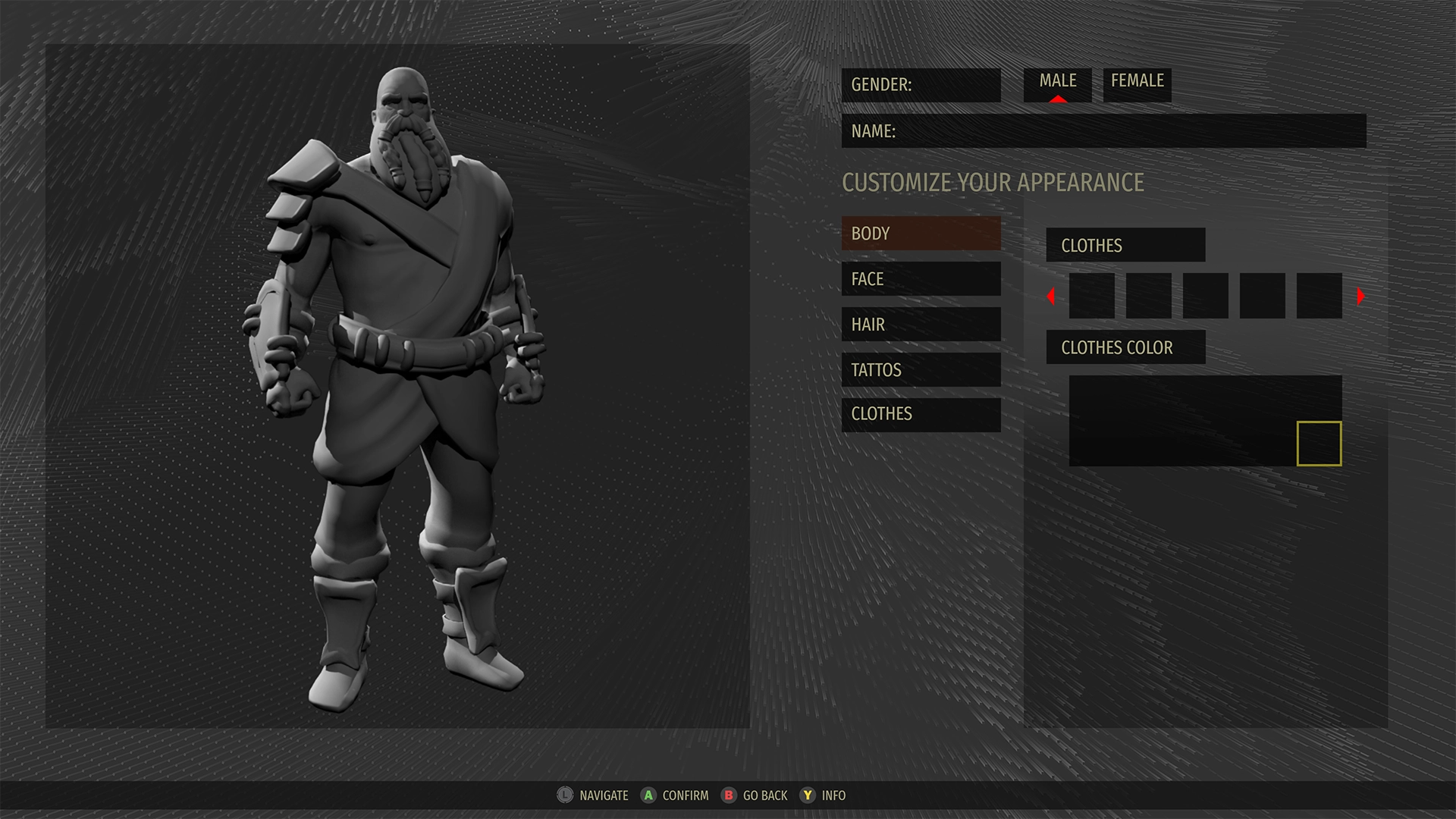Click the Y Info button icon

pos(808,796)
